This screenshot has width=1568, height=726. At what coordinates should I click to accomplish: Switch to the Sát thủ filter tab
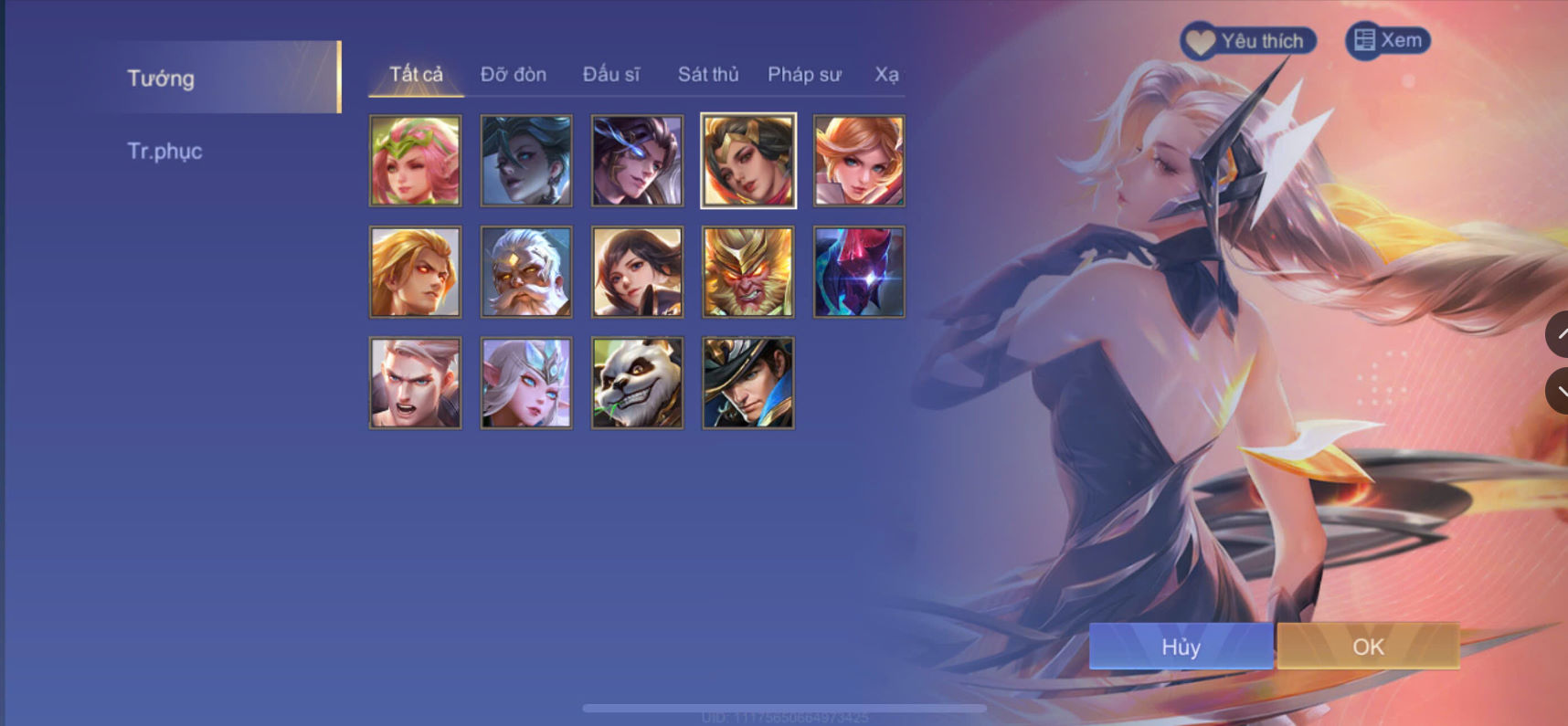click(708, 74)
